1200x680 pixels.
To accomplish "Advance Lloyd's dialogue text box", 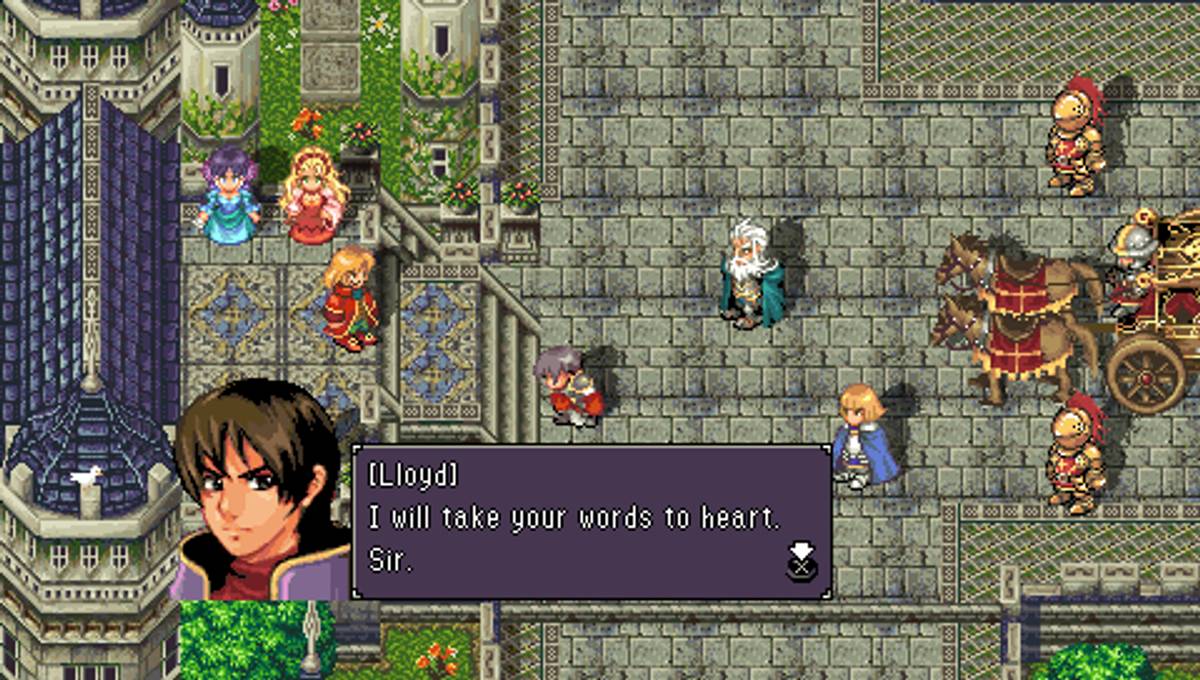I will (801, 562).
